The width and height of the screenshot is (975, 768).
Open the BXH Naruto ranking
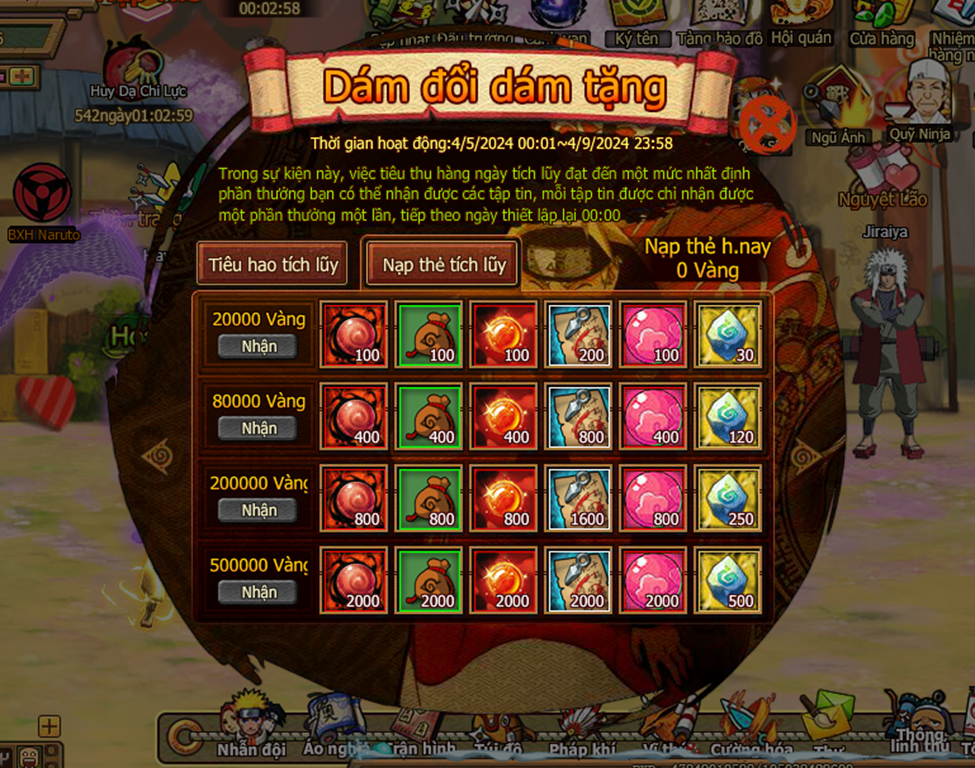point(43,202)
